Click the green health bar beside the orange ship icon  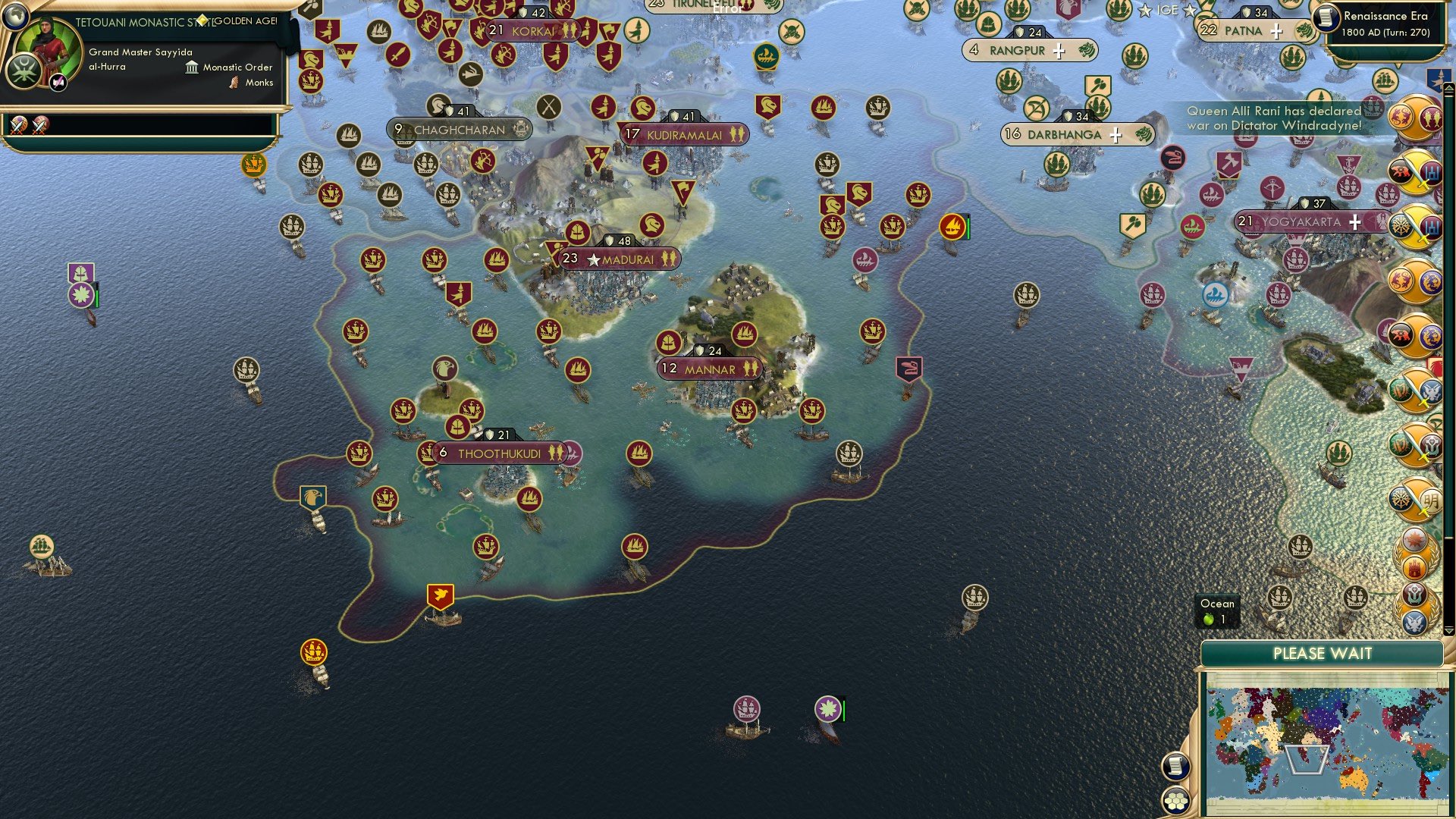point(968,227)
